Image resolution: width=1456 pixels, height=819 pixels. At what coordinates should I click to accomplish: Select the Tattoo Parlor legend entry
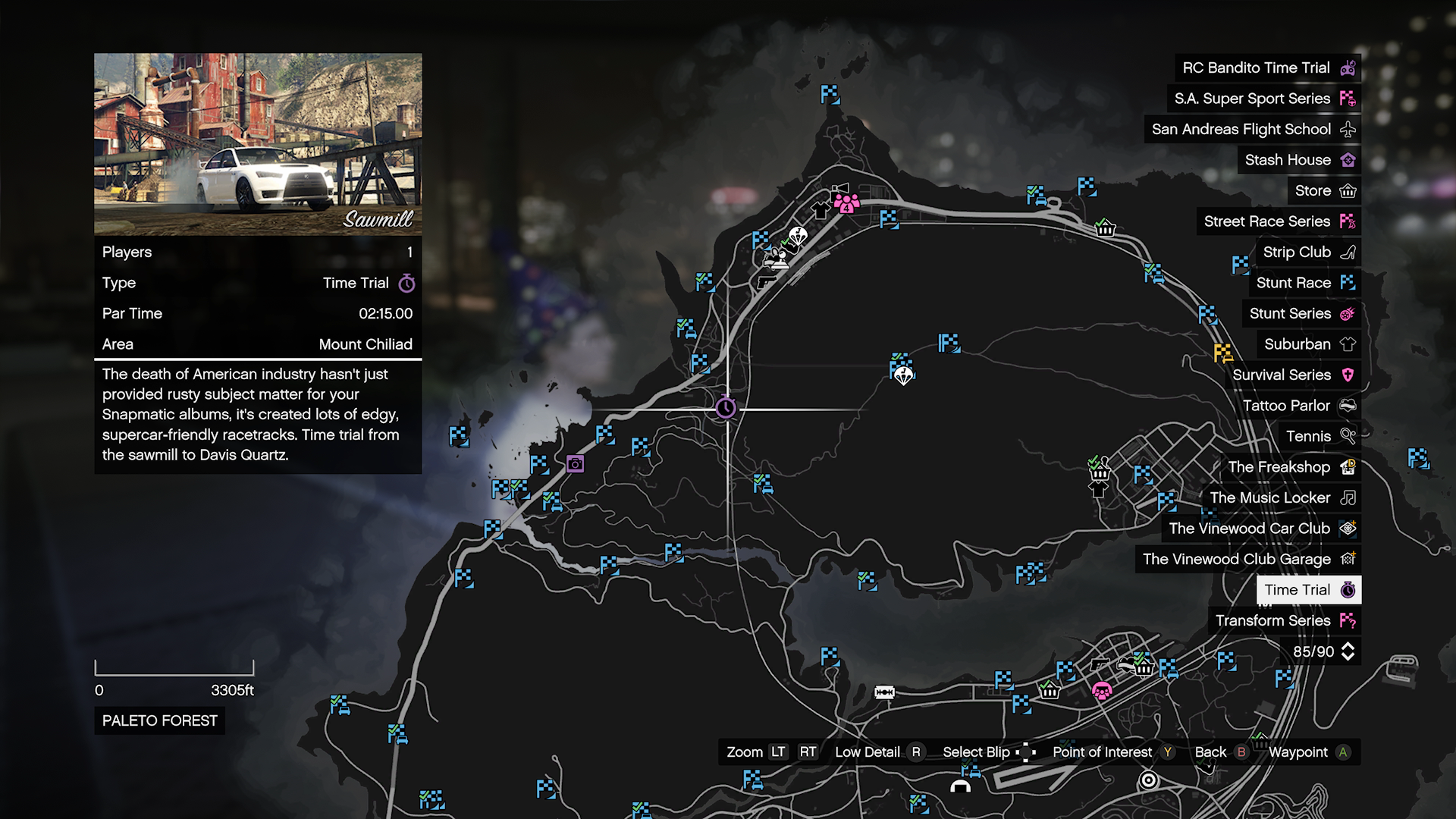[1298, 406]
